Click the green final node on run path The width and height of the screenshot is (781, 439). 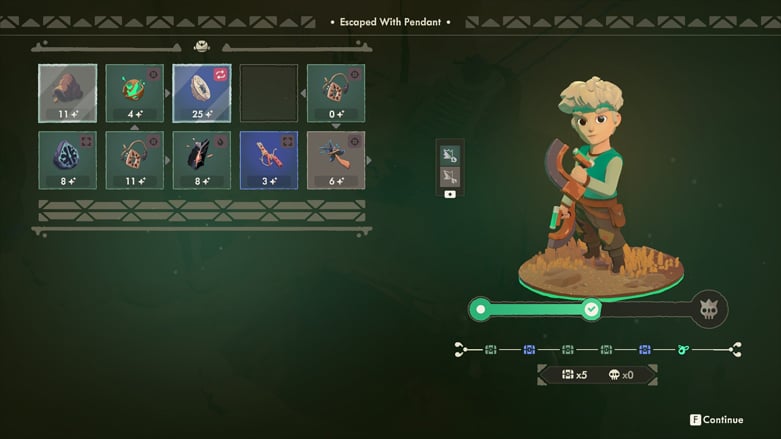(x=683, y=349)
